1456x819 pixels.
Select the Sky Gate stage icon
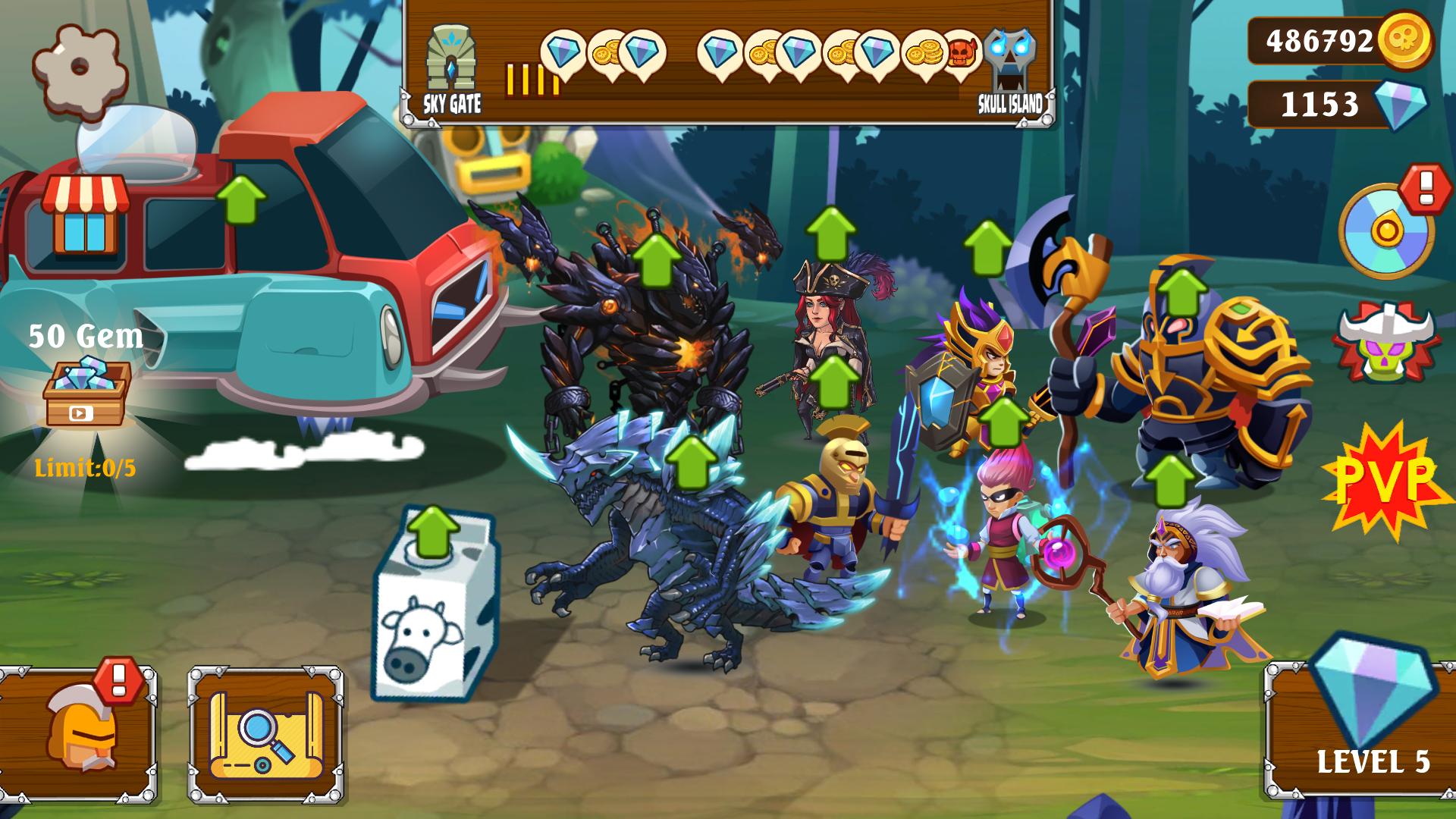[451, 70]
